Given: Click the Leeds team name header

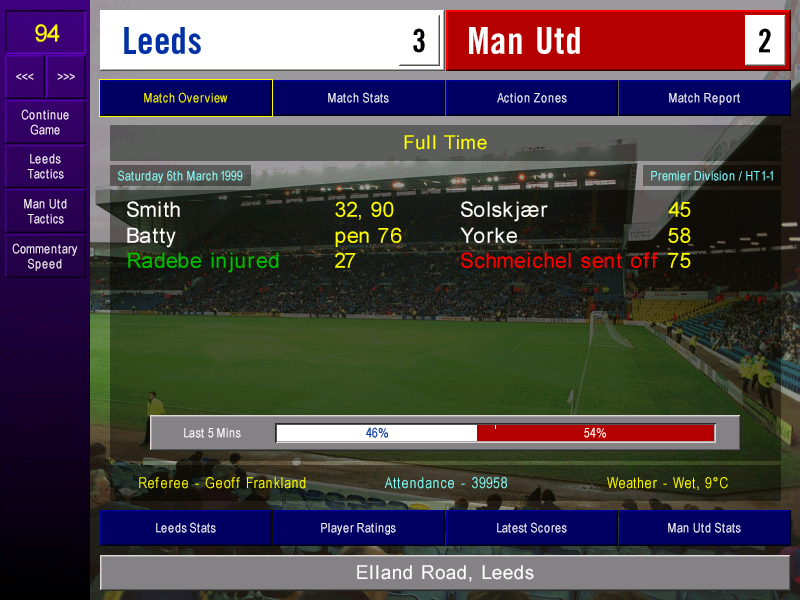Looking at the screenshot, I should (250, 41).
